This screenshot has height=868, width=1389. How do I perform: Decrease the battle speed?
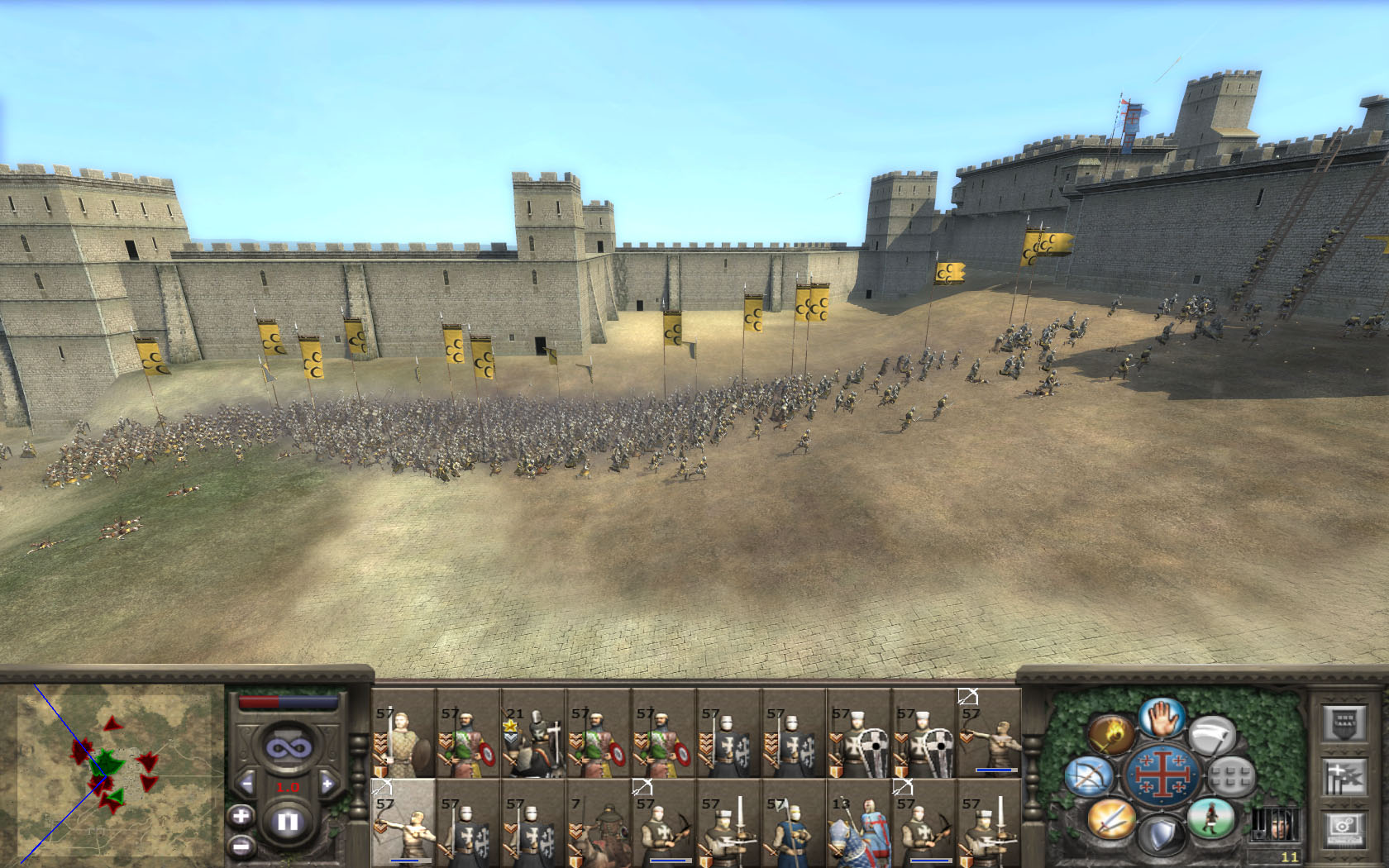[x=246, y=784]
